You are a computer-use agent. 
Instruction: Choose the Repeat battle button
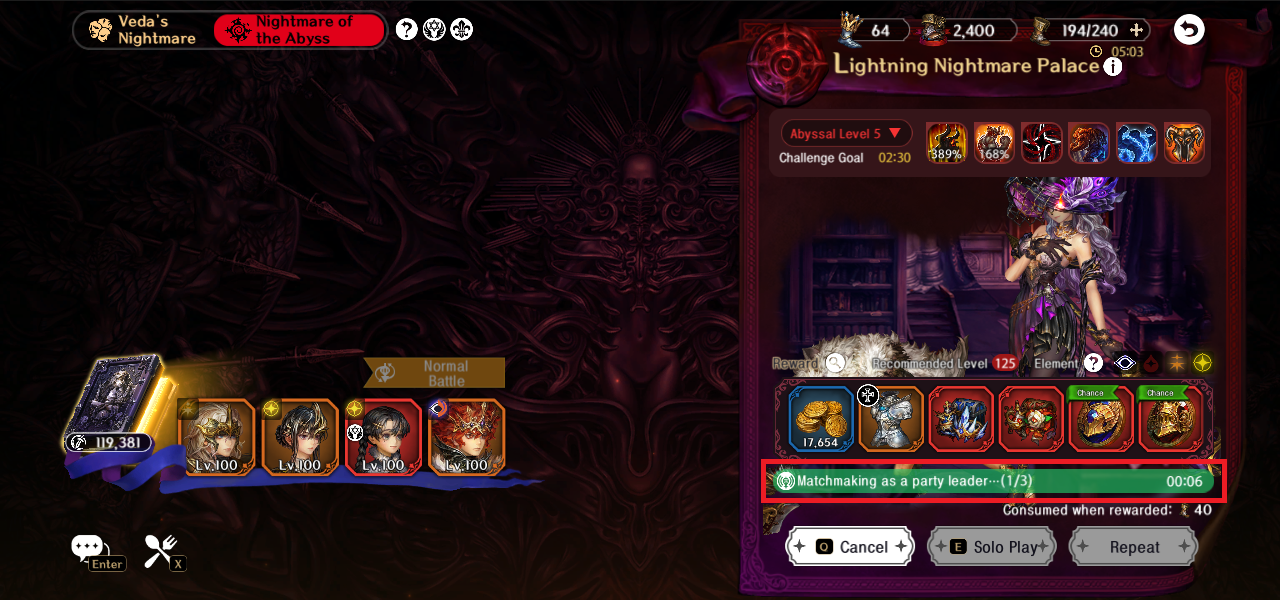pyautogui.click(x=1133, y=547)
